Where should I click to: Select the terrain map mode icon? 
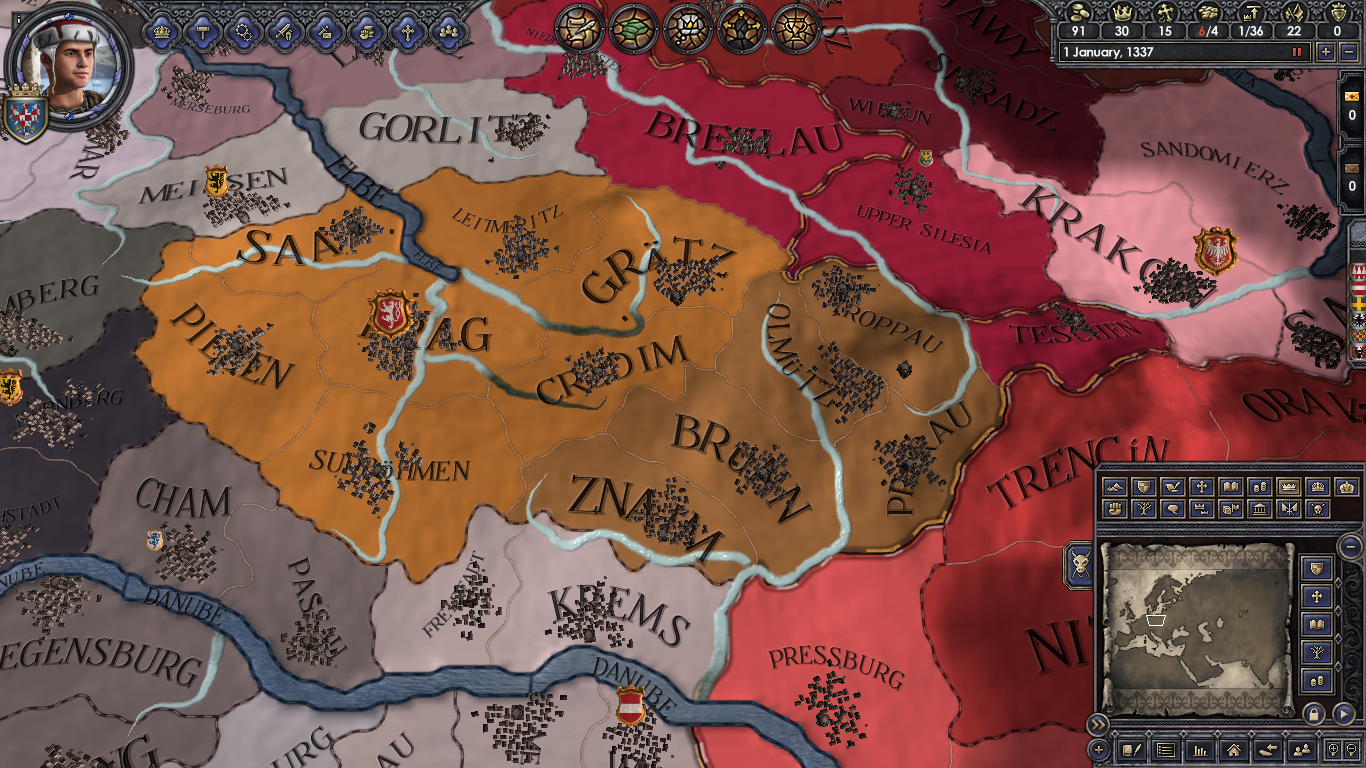tap(1114, 488)
